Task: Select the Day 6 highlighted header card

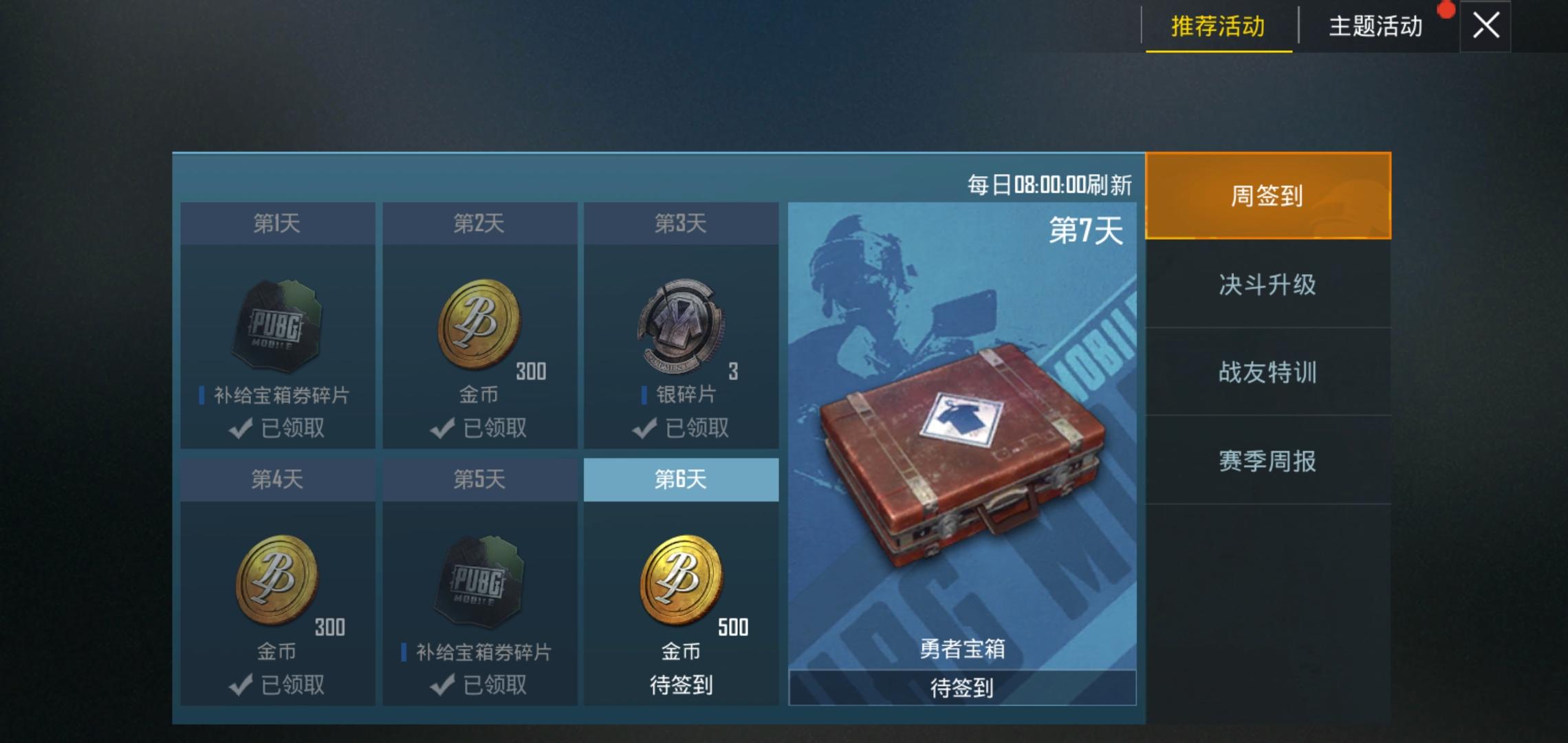Action: (682, 481)
